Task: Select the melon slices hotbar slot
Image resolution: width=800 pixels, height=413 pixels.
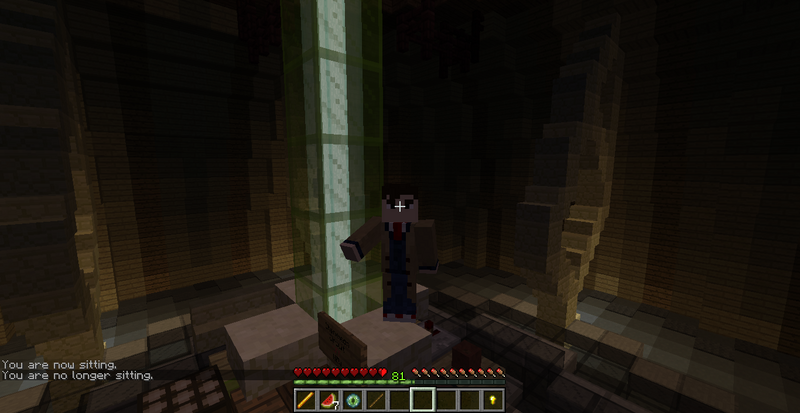Action: (328, 400)
